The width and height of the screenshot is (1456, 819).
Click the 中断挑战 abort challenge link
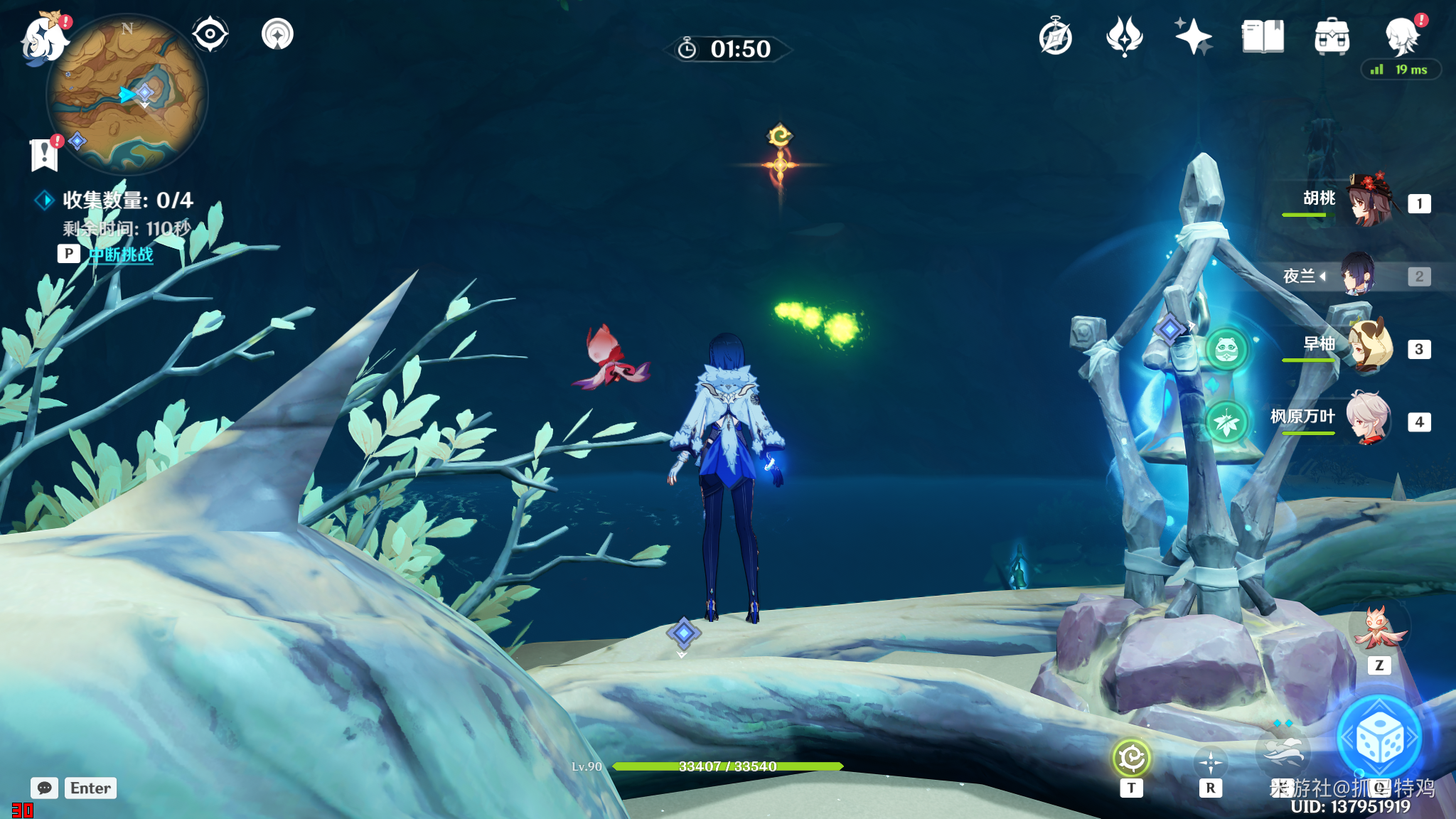point(121,255)
